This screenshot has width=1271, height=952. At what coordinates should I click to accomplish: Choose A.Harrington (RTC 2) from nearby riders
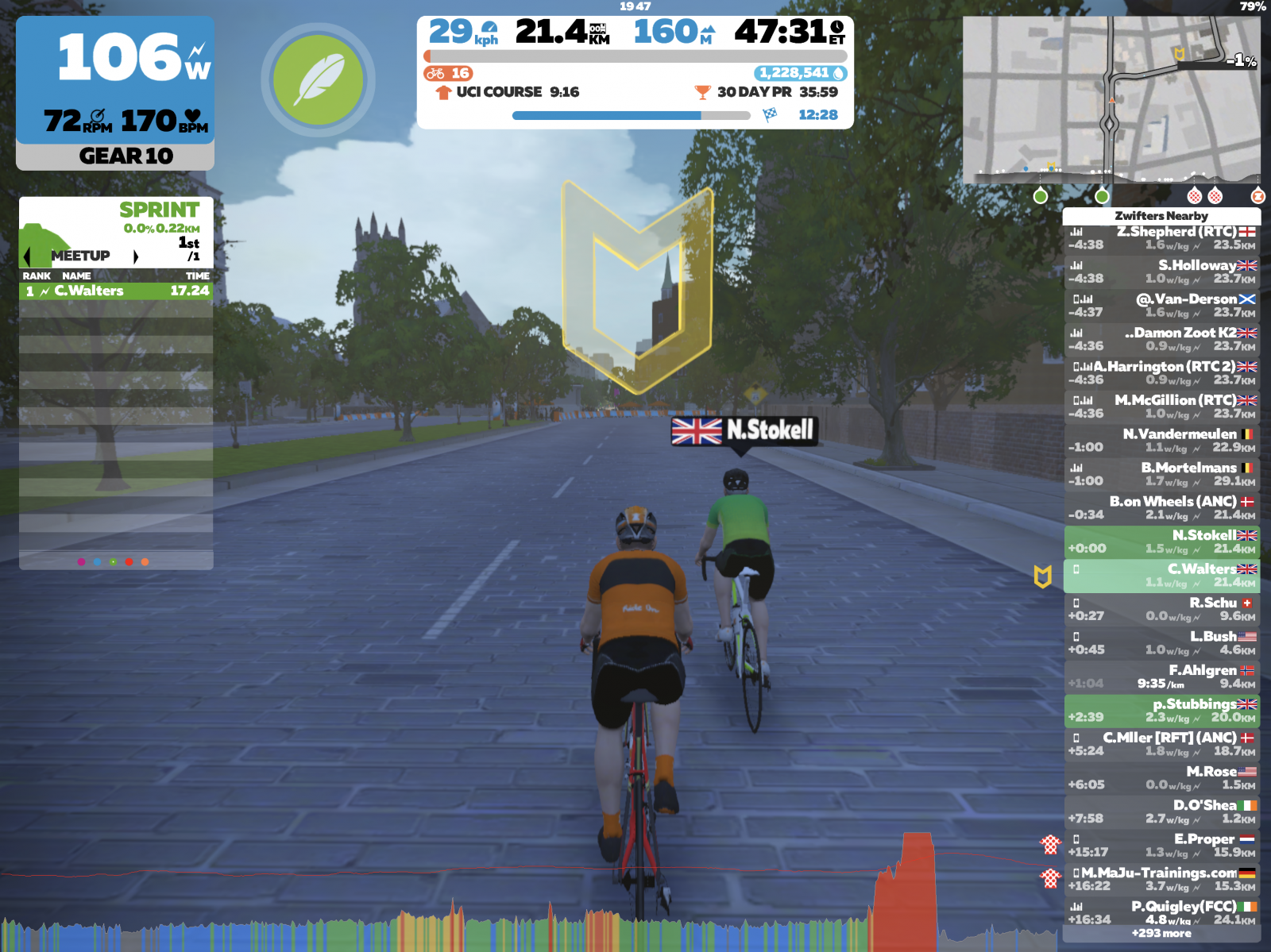coord(1161,373)
